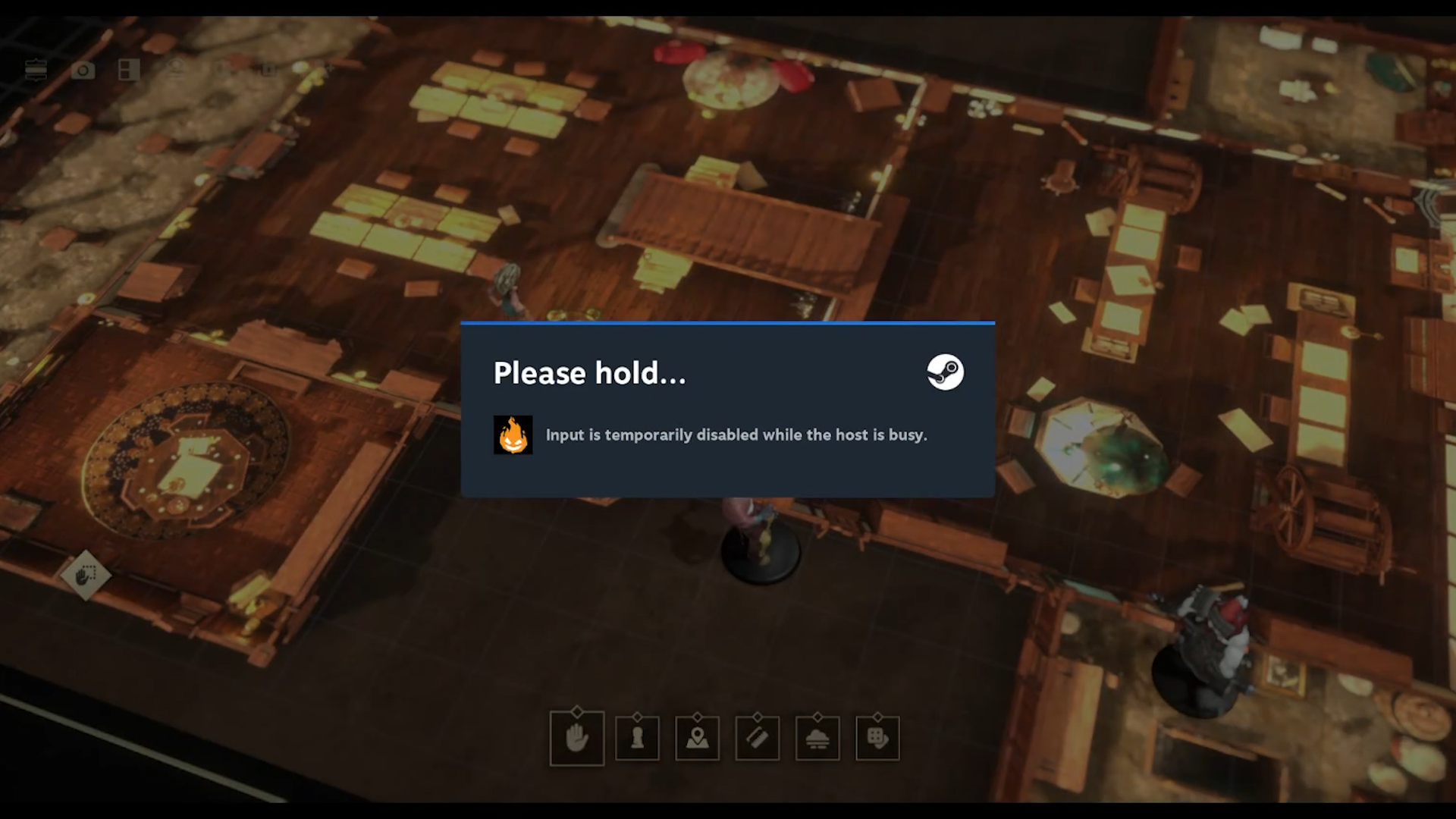Click the Steam logo in the dialog
This screenshot has width=1456, height=819.
pyautogui.click(x=946, y=372)
